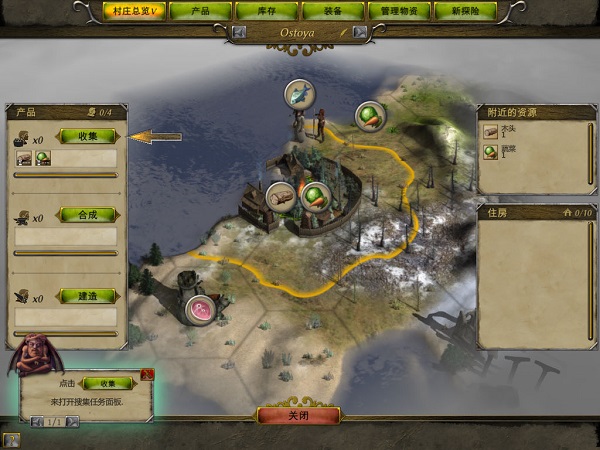Click the 合成 craft button
600x450 pixels.
[x=88, y=215]
